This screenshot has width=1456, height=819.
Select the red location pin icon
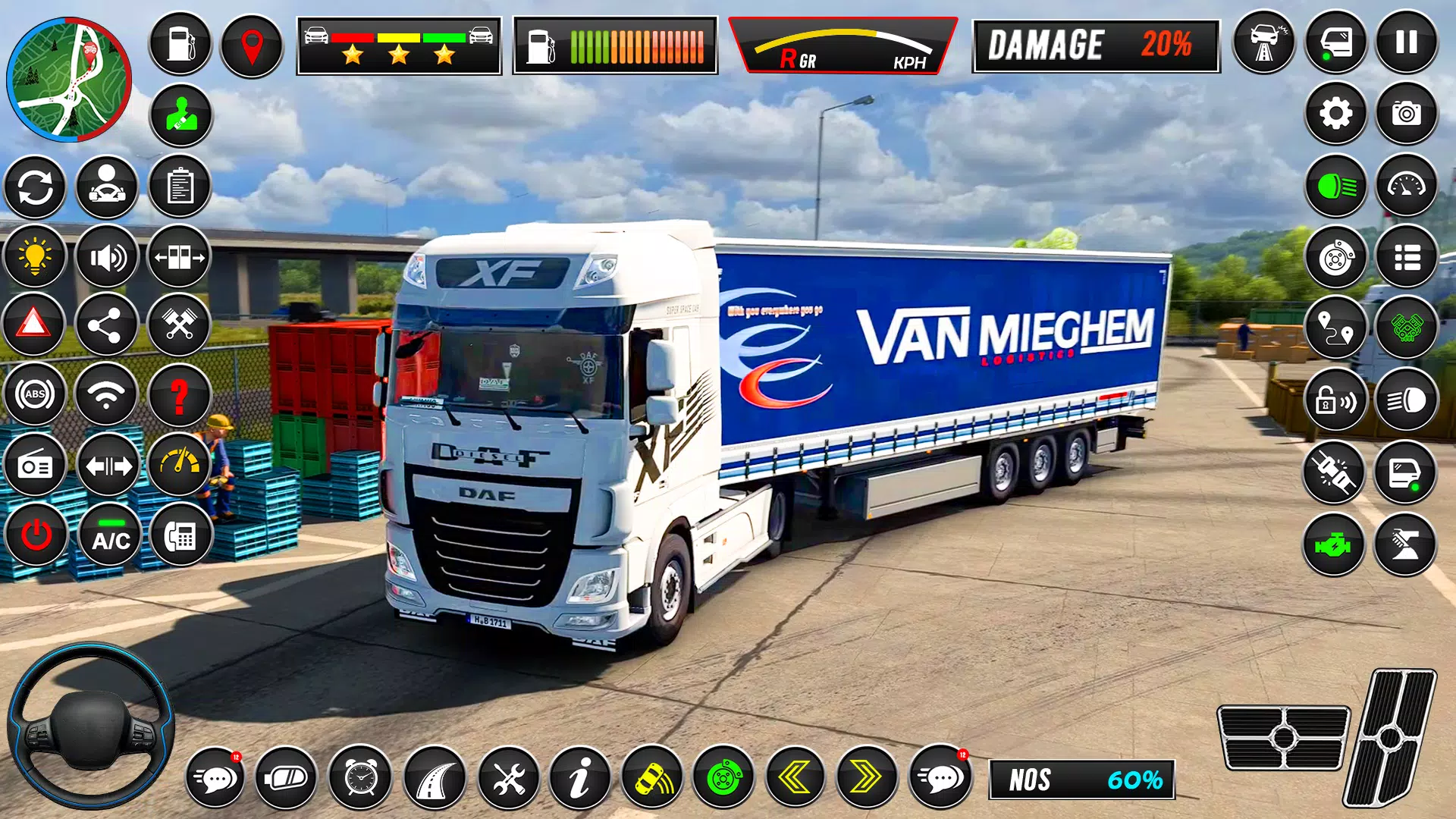tap(250, 43)
